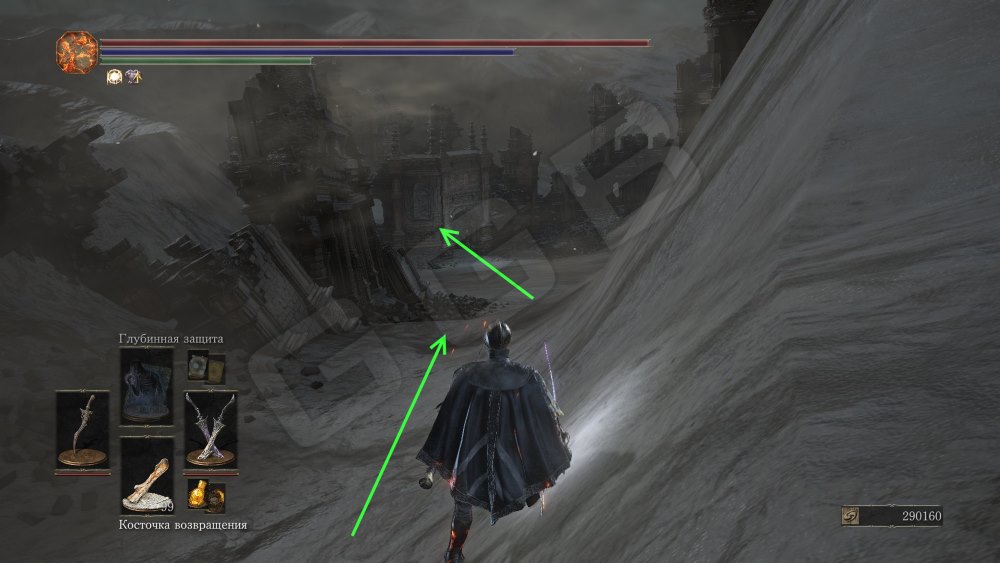Screen dimensions: 1000x563
Task: Use the Homeward Bone item slot
Action: 146,476
